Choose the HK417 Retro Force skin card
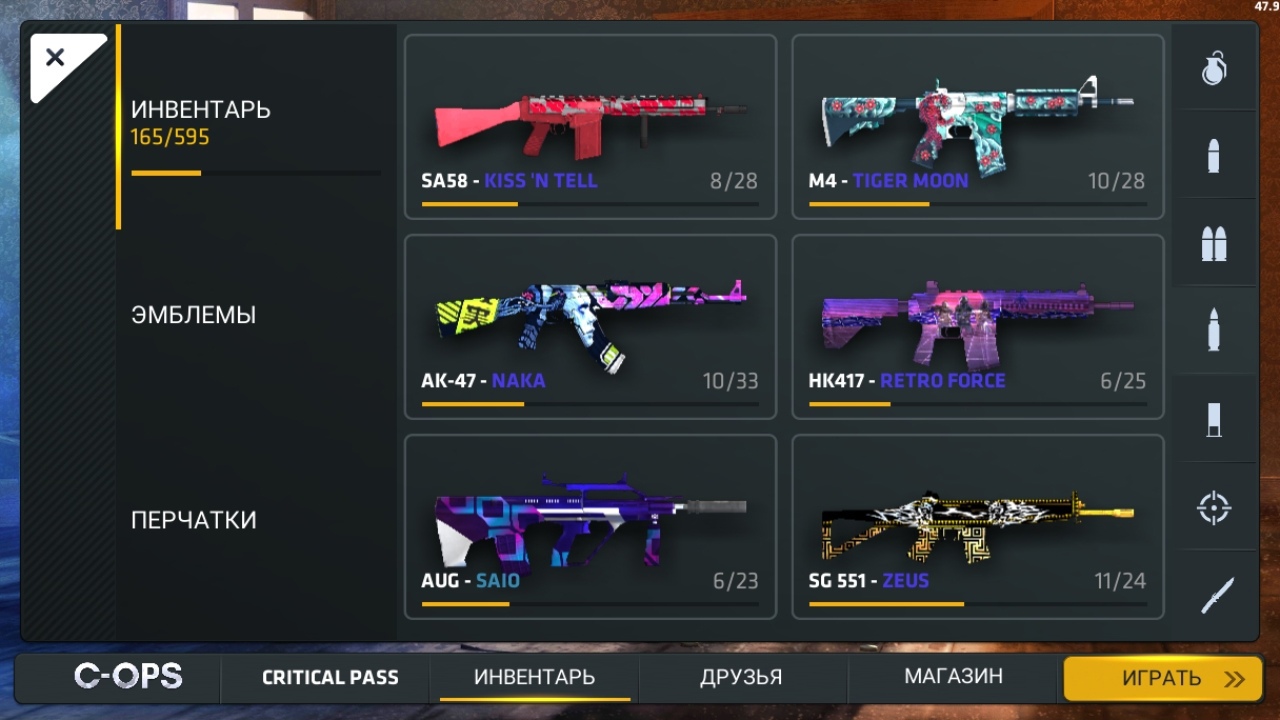Image resolution: width=1280 pixels, height=720 pixels. (977, 327)
